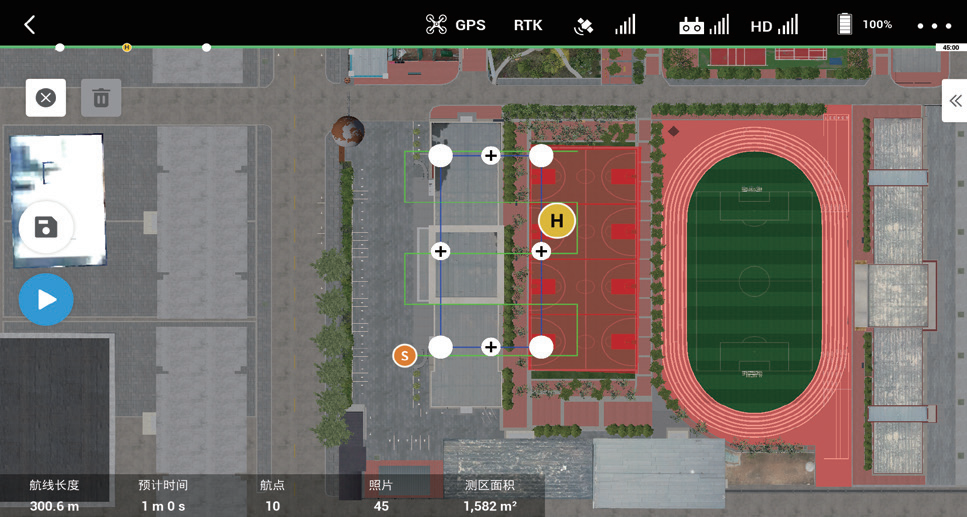Go back with the top-left arrow
Image resolution: width=967 pixels, height=517 pixels.
pos(30,25)
